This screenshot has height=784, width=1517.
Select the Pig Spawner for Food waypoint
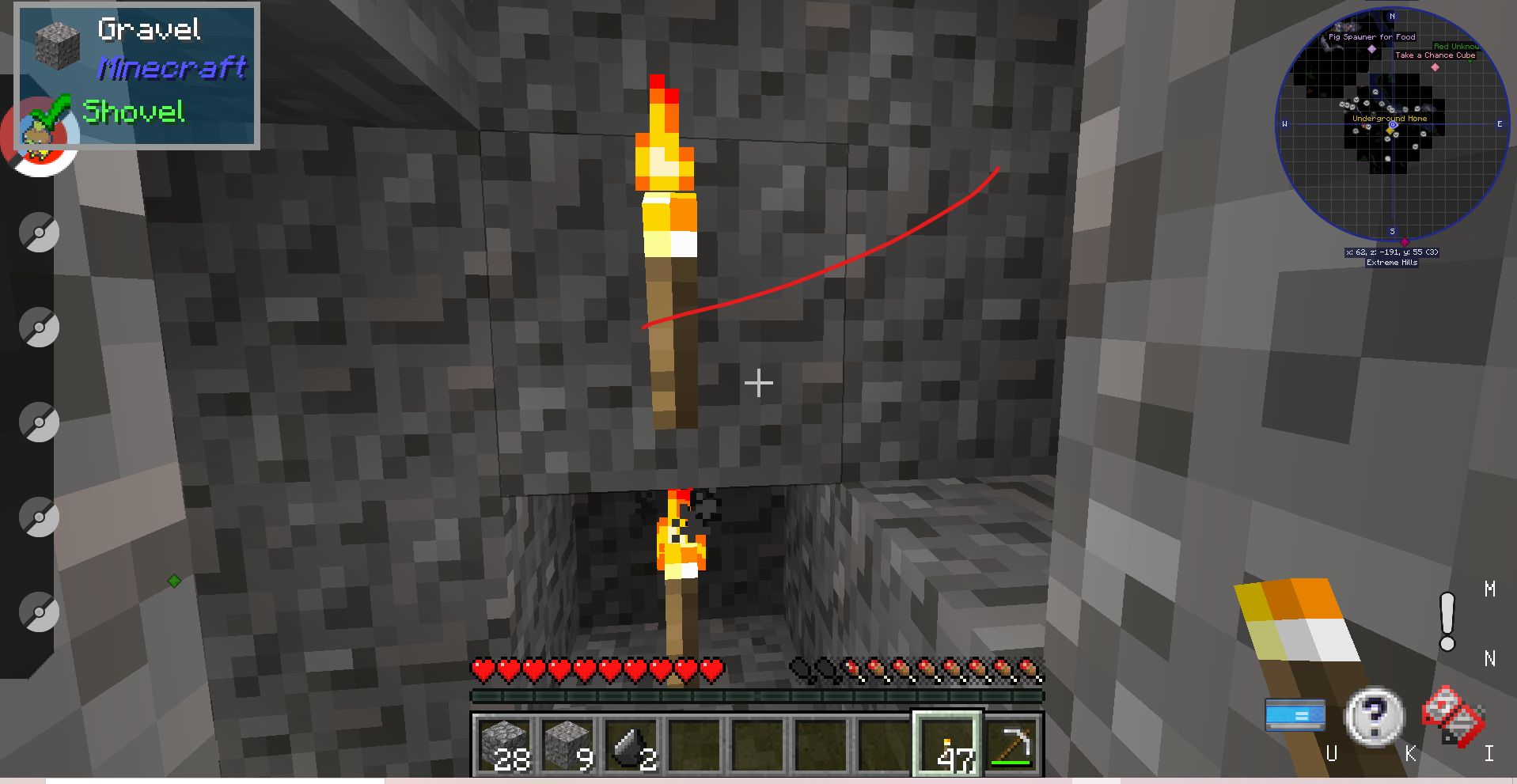1373,36
